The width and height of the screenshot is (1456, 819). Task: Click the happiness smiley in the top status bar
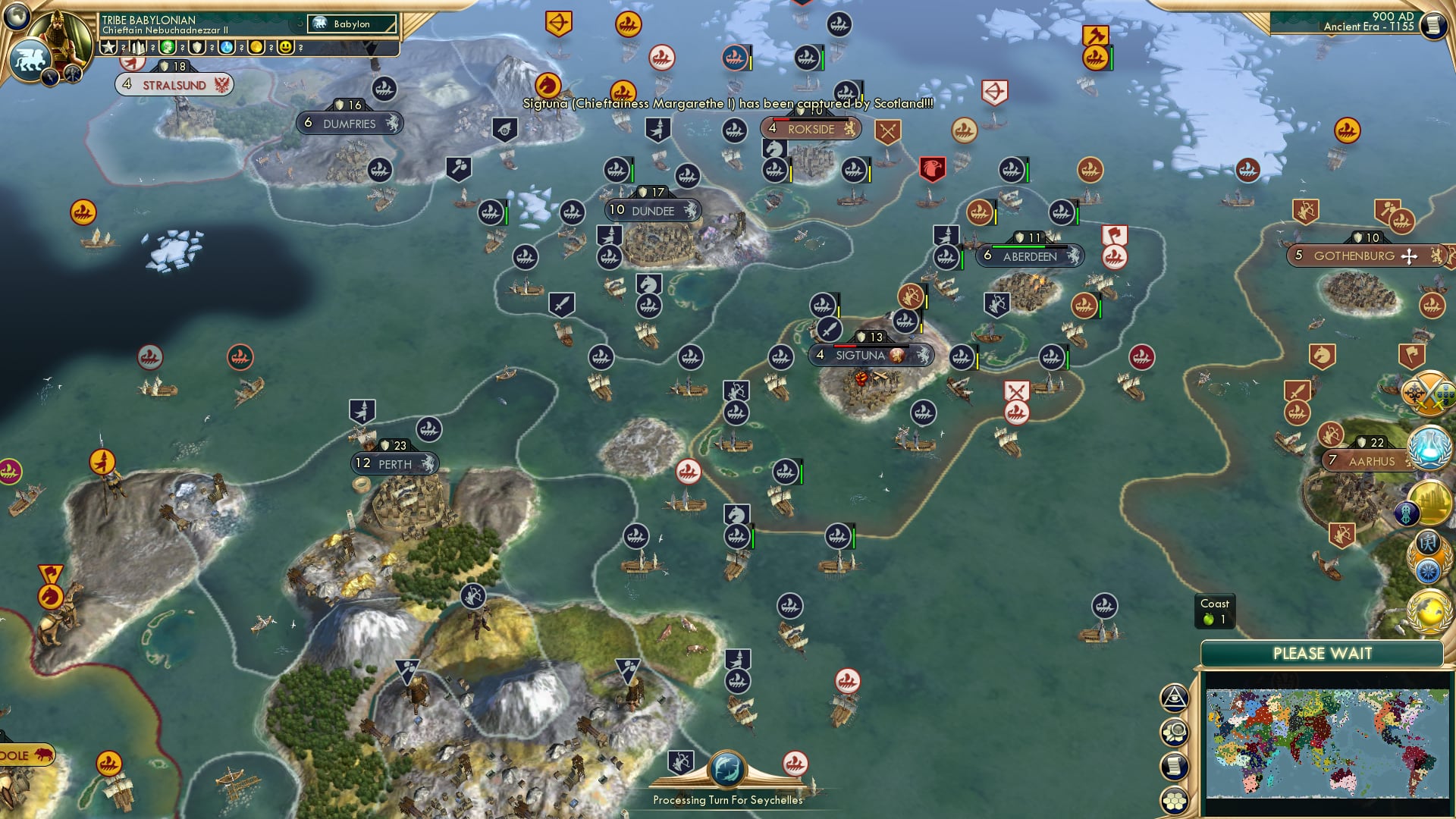pos(286,47)
